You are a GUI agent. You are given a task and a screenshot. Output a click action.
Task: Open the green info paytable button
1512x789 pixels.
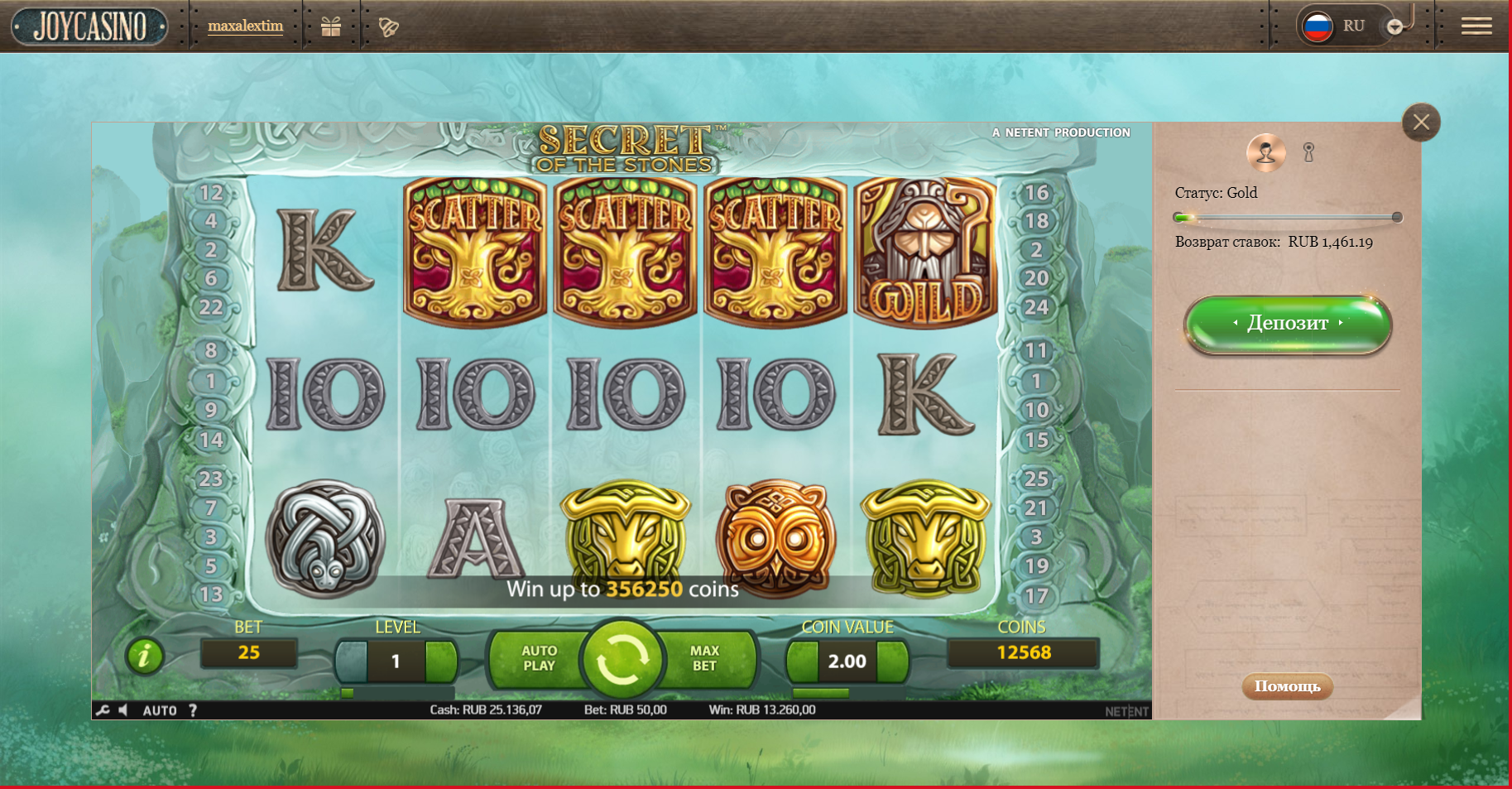click(145, 657)
